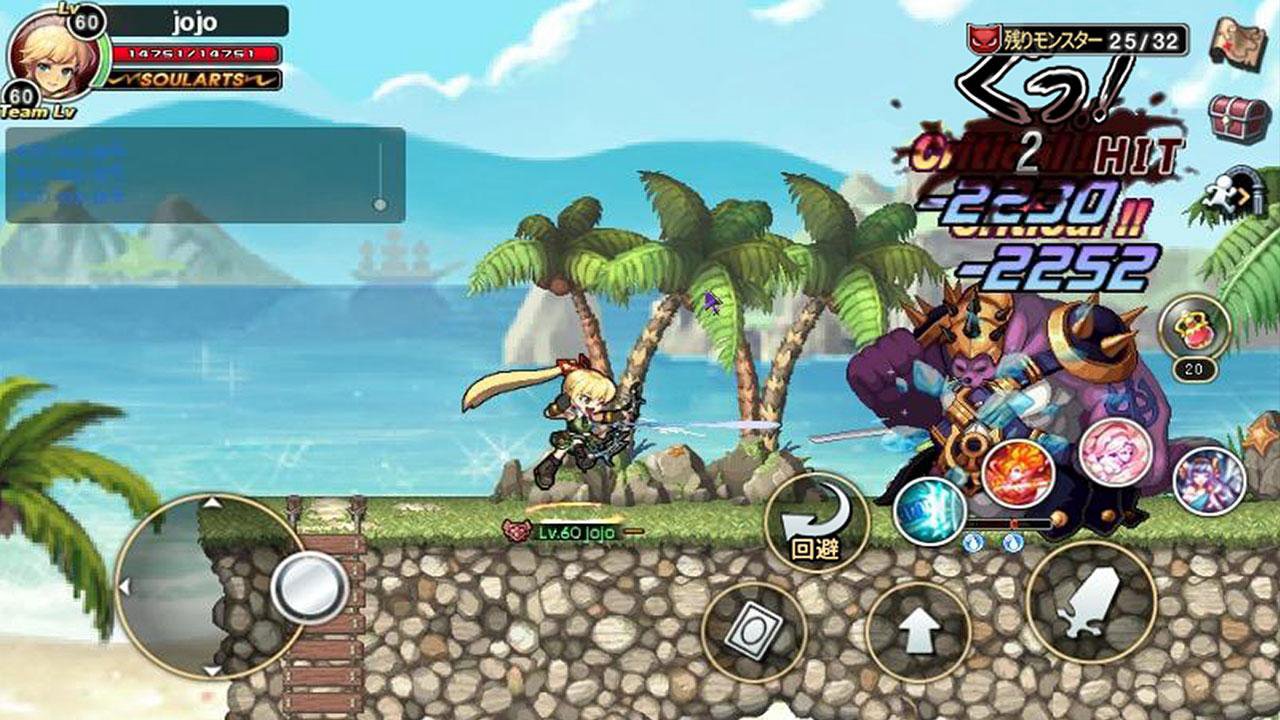Screen dimensions: 1280x720
Task: Use the red potion with count 20
Action: point(1193,327)
